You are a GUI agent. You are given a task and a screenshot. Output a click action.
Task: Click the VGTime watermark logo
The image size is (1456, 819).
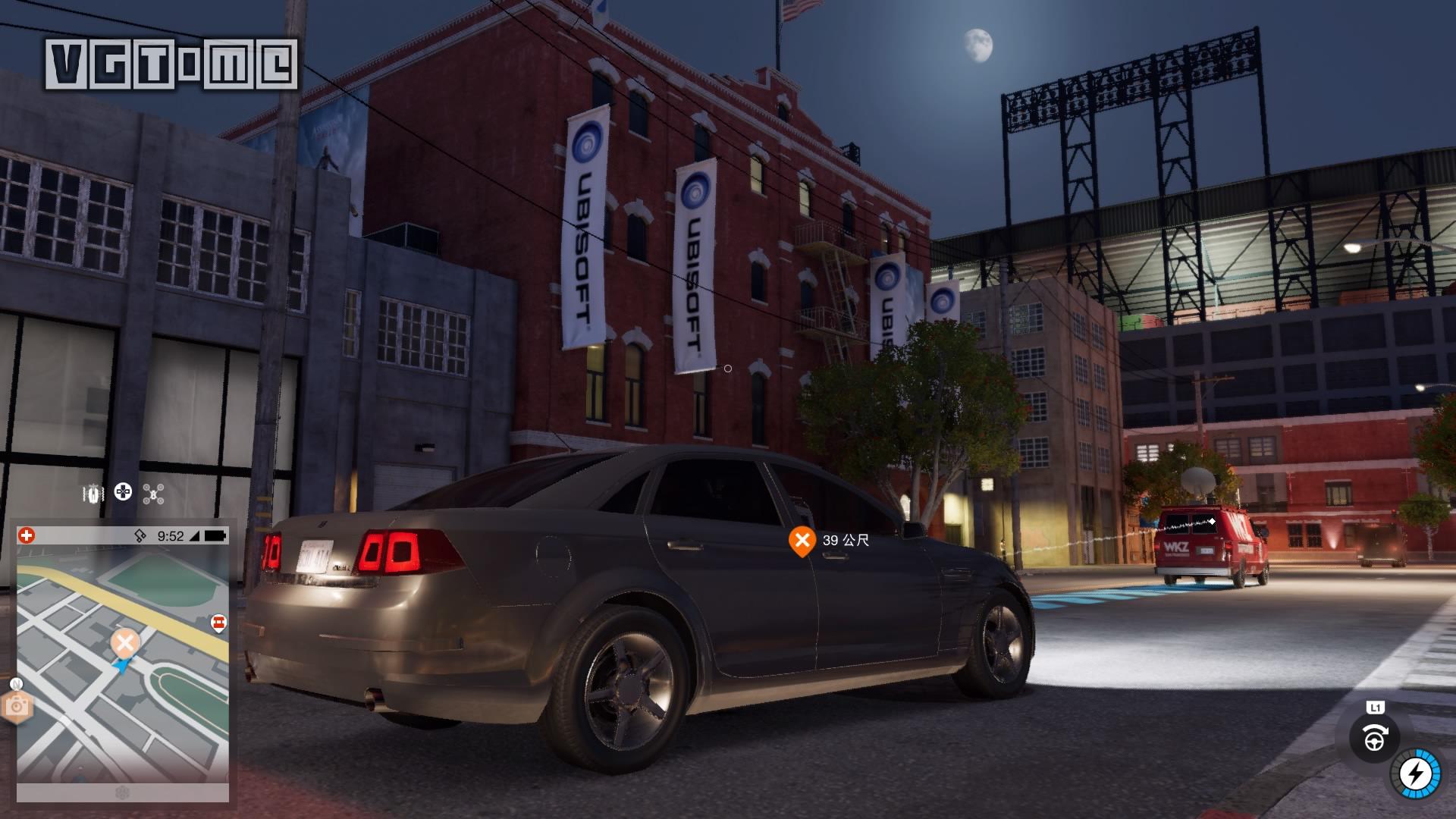[171, 64]
